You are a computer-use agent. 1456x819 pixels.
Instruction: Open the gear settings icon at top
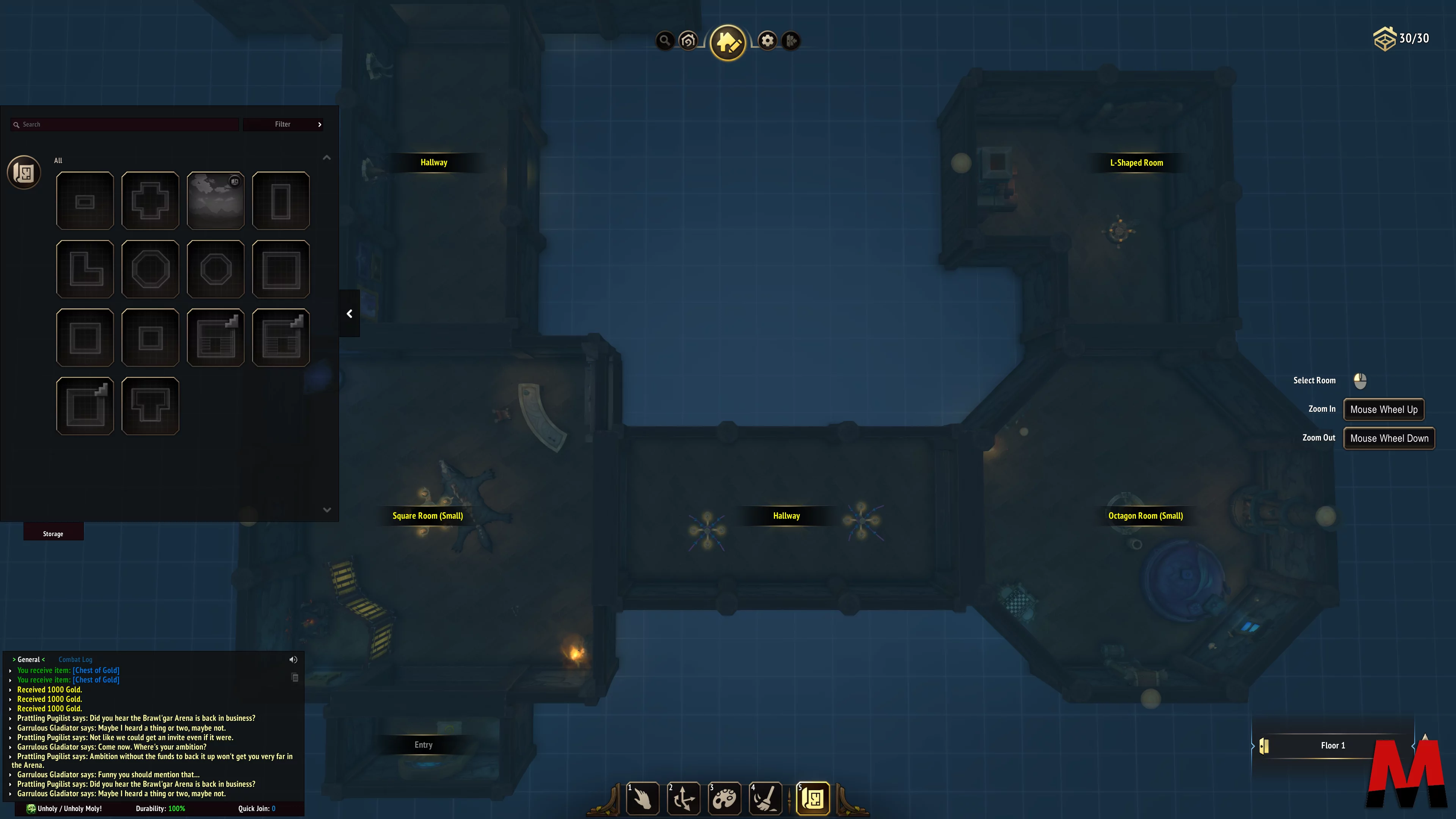point(767,41)
